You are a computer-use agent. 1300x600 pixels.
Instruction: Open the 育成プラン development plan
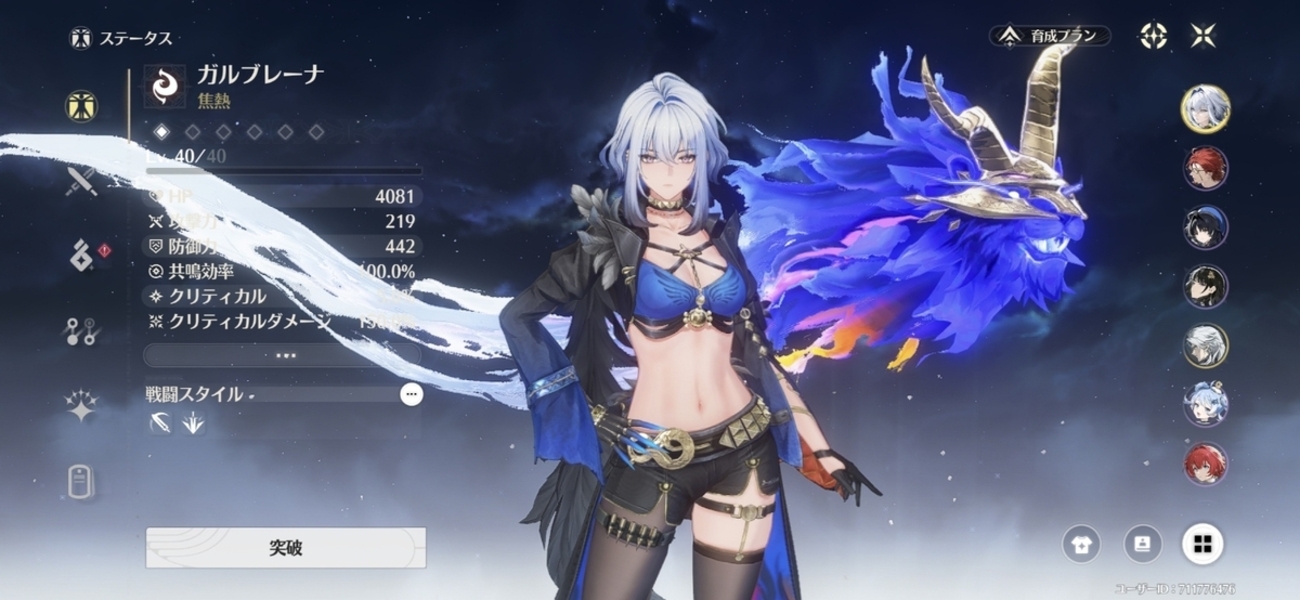1049,36
